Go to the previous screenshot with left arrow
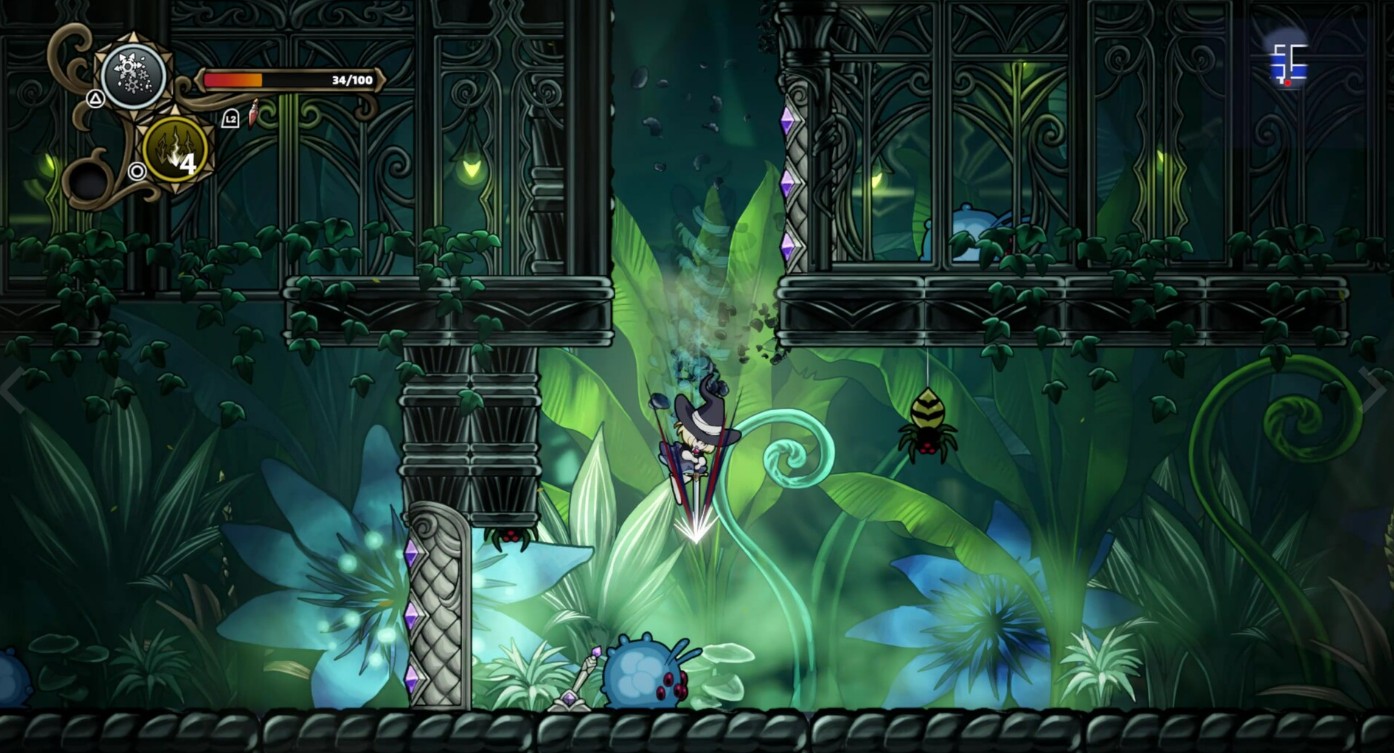1394x753 pixels. coord(12,390)
